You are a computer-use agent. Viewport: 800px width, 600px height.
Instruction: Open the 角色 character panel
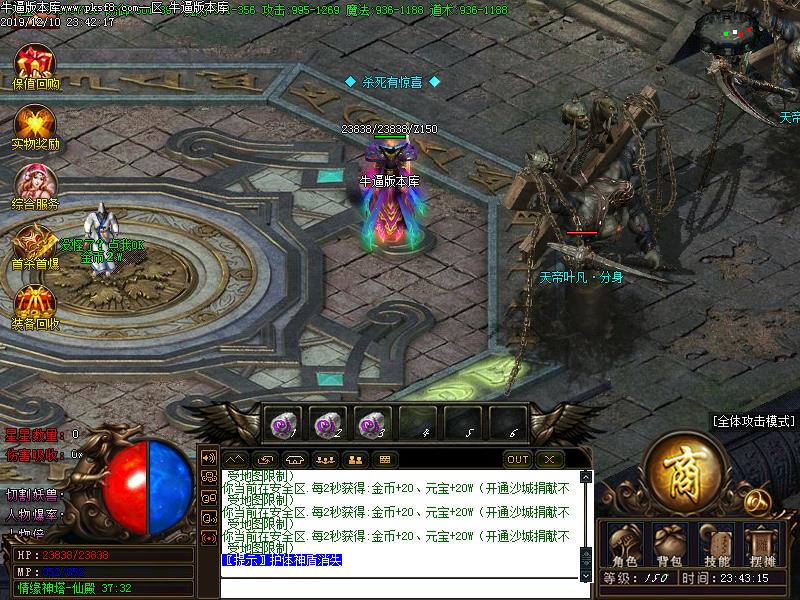click(x=624, y=545)
